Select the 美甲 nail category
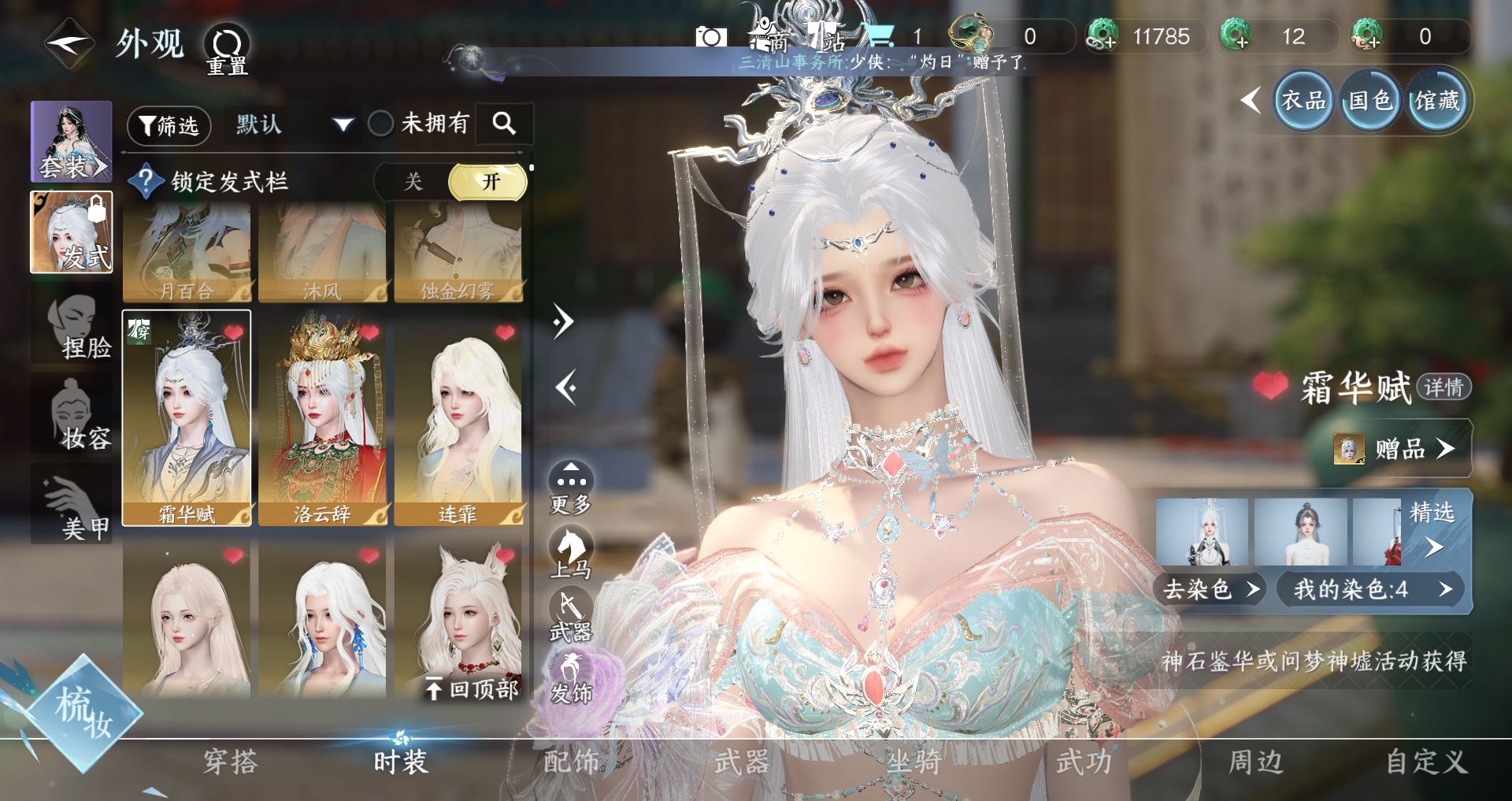This screenshot has height=801, width=1512. (72, 504)
